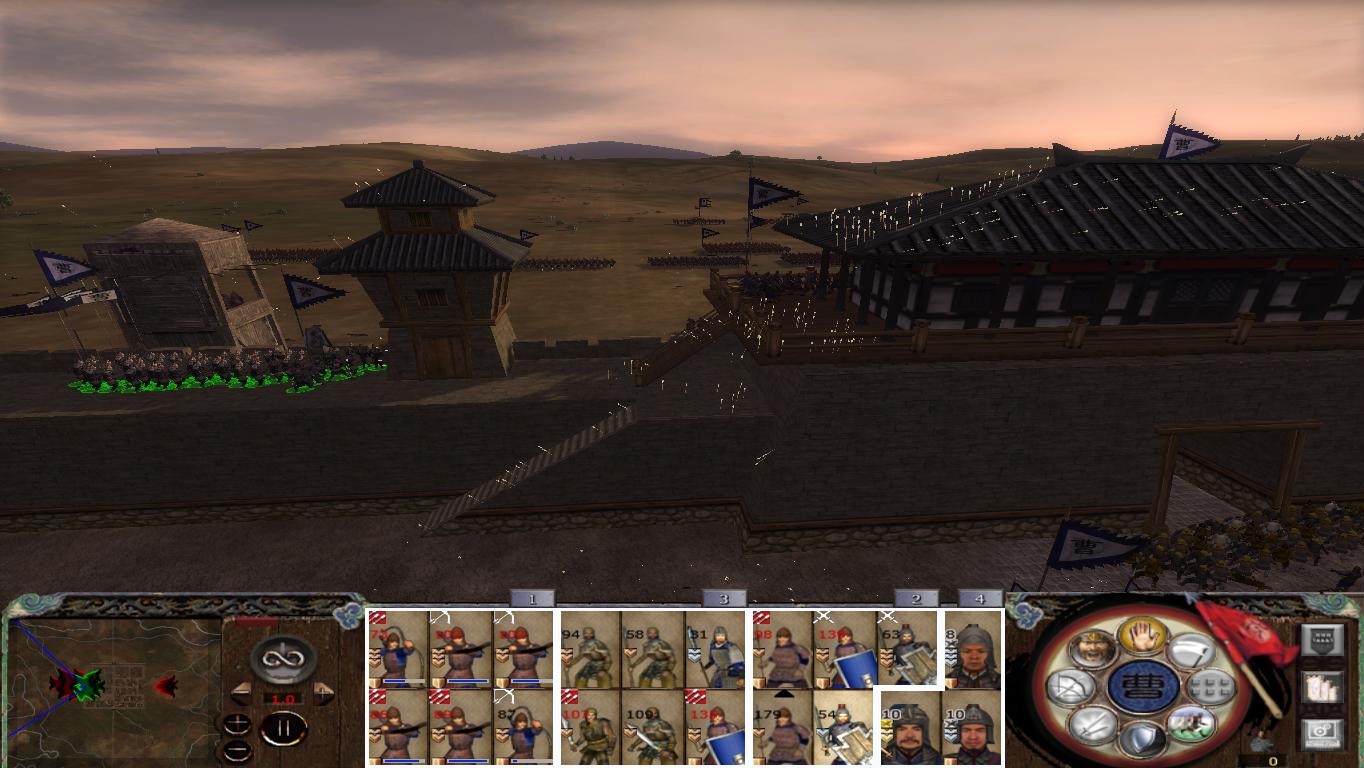The width and height of the screenshot is (1364, 768).
Task: Open the battle scrolls panel icon
Action: (1322, 689)
